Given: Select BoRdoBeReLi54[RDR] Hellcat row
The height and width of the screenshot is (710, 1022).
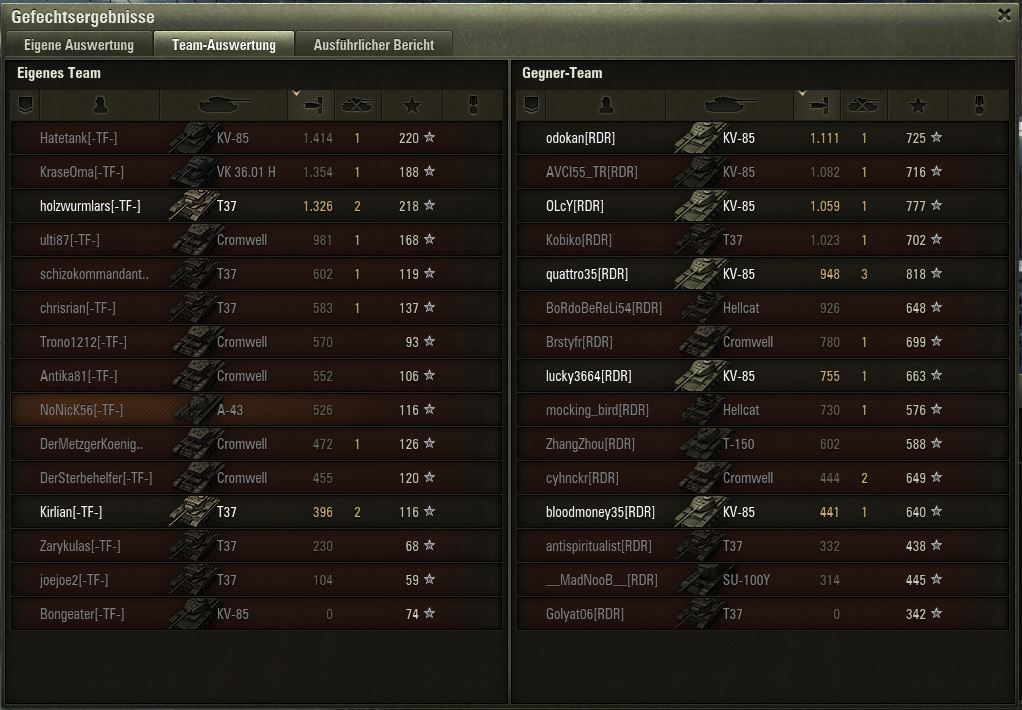Looking at the screenshot, I should 762,308.
